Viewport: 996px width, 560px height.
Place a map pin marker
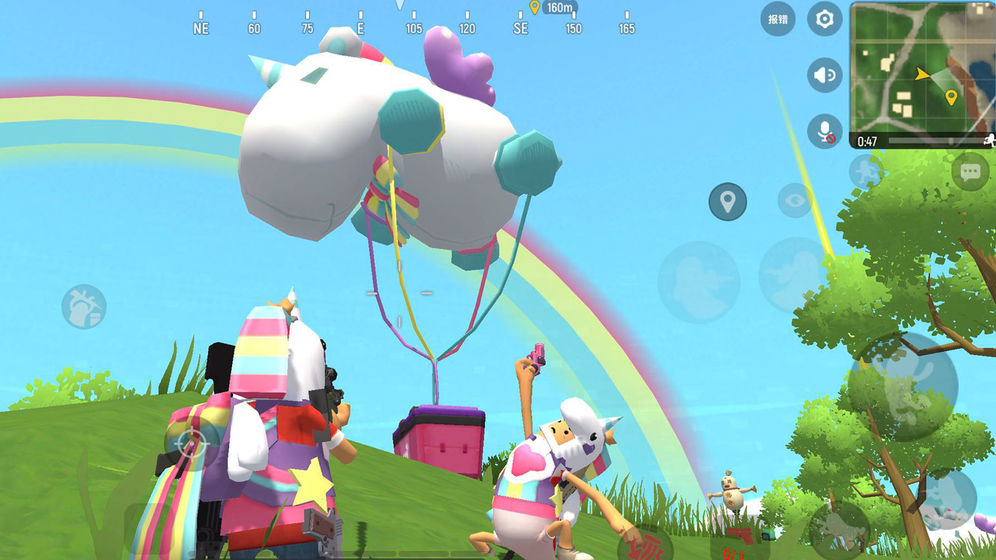727,202
